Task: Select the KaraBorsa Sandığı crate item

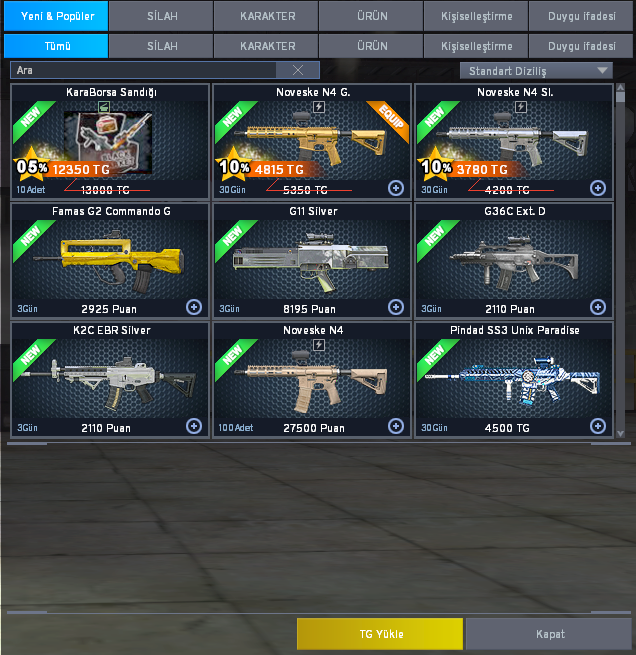Action: [x=110, y=140]
